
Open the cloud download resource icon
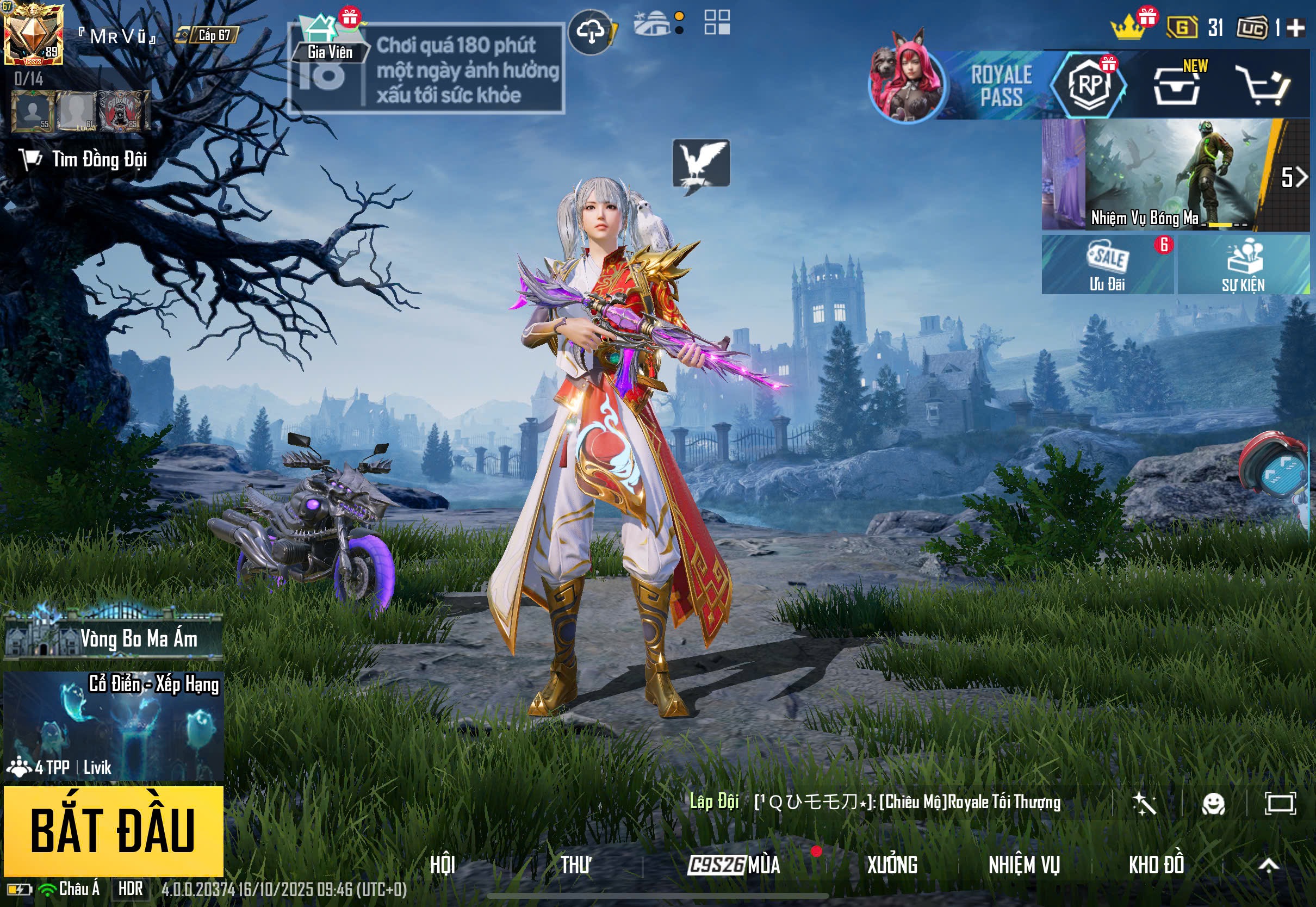click(x=591, y=32)
